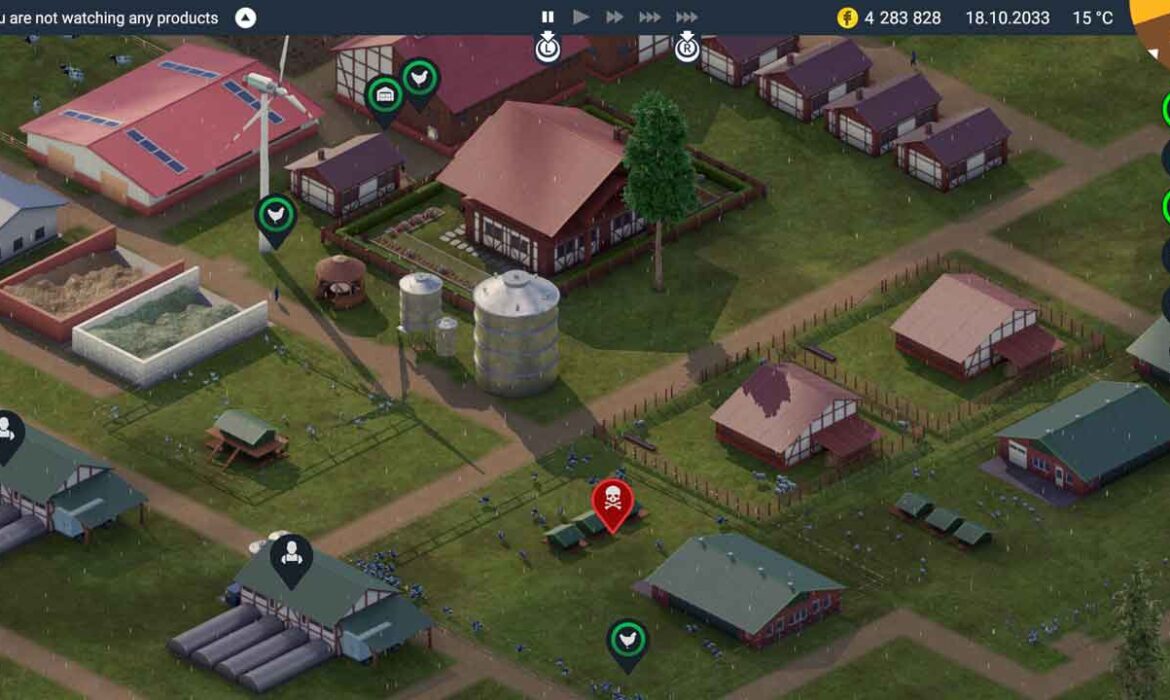Open the chicken marker beside the wind turbine
1170x700 pixels.
(276, 215)
